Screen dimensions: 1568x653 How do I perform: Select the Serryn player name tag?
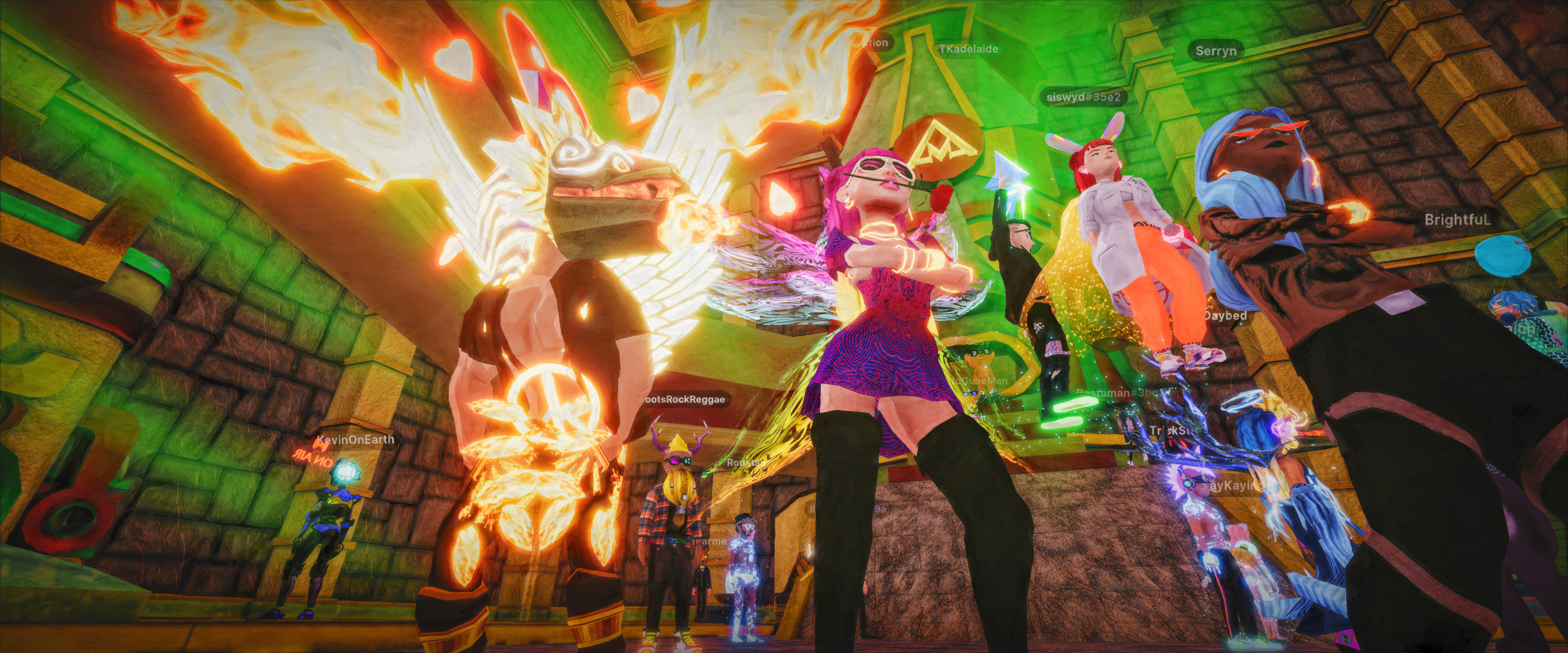pos(1216,51)
